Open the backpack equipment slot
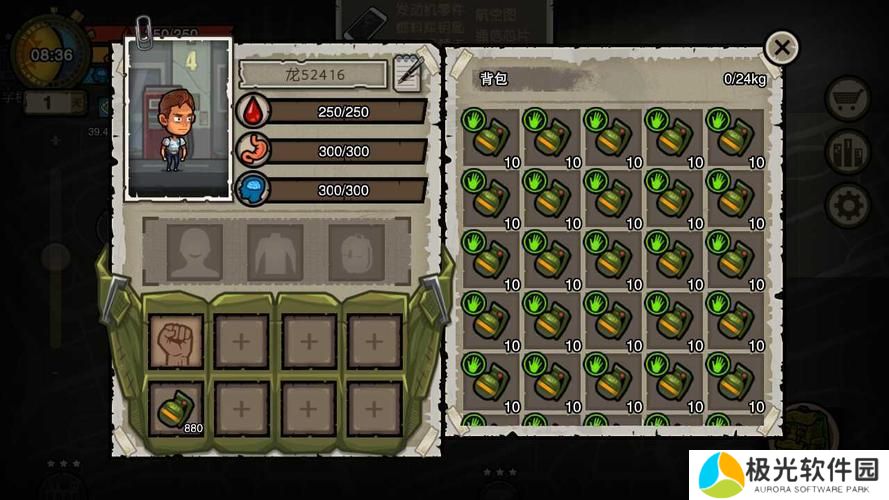 point(356,251)
